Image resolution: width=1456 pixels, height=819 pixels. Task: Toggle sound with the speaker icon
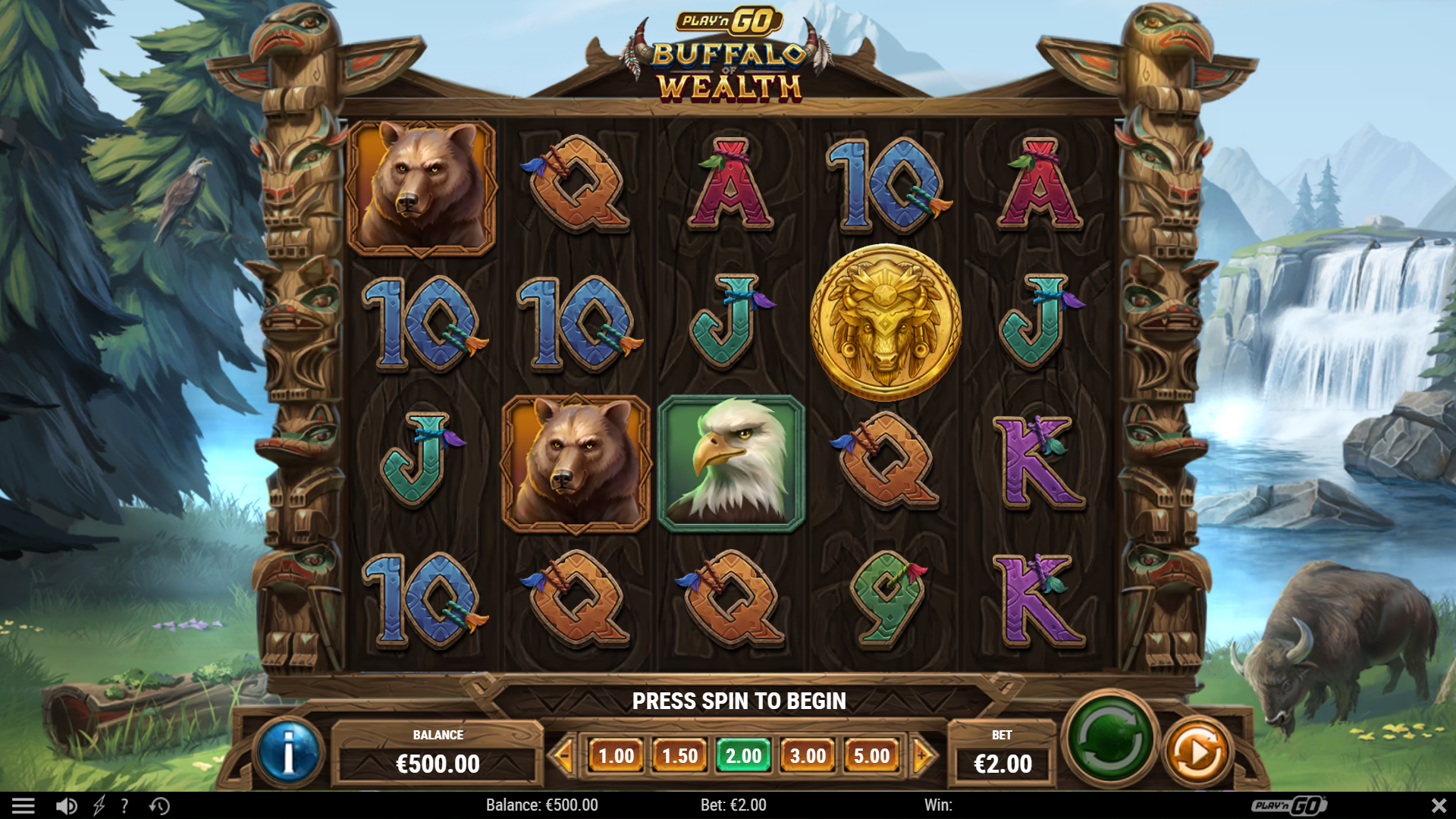(66, 805)
